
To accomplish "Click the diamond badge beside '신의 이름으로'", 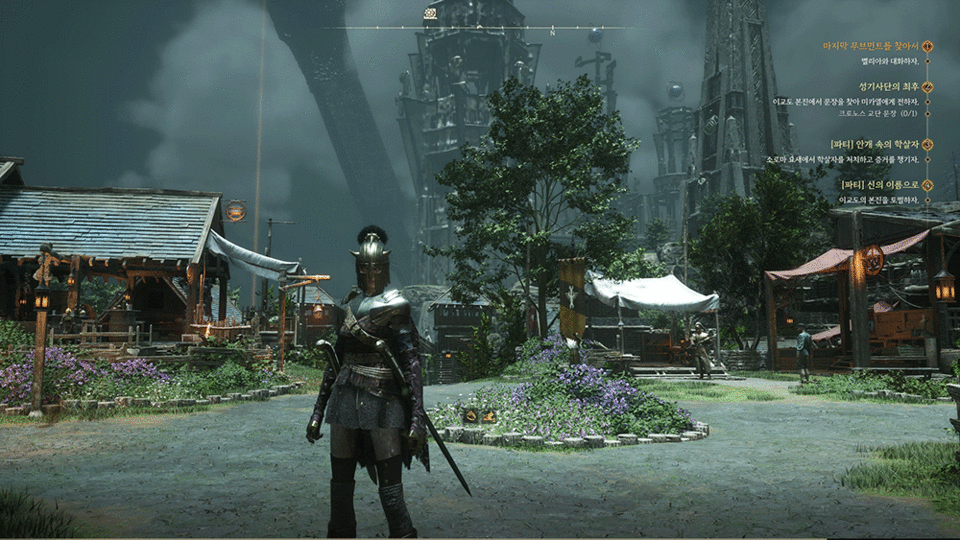I will [x=927, y=185].
